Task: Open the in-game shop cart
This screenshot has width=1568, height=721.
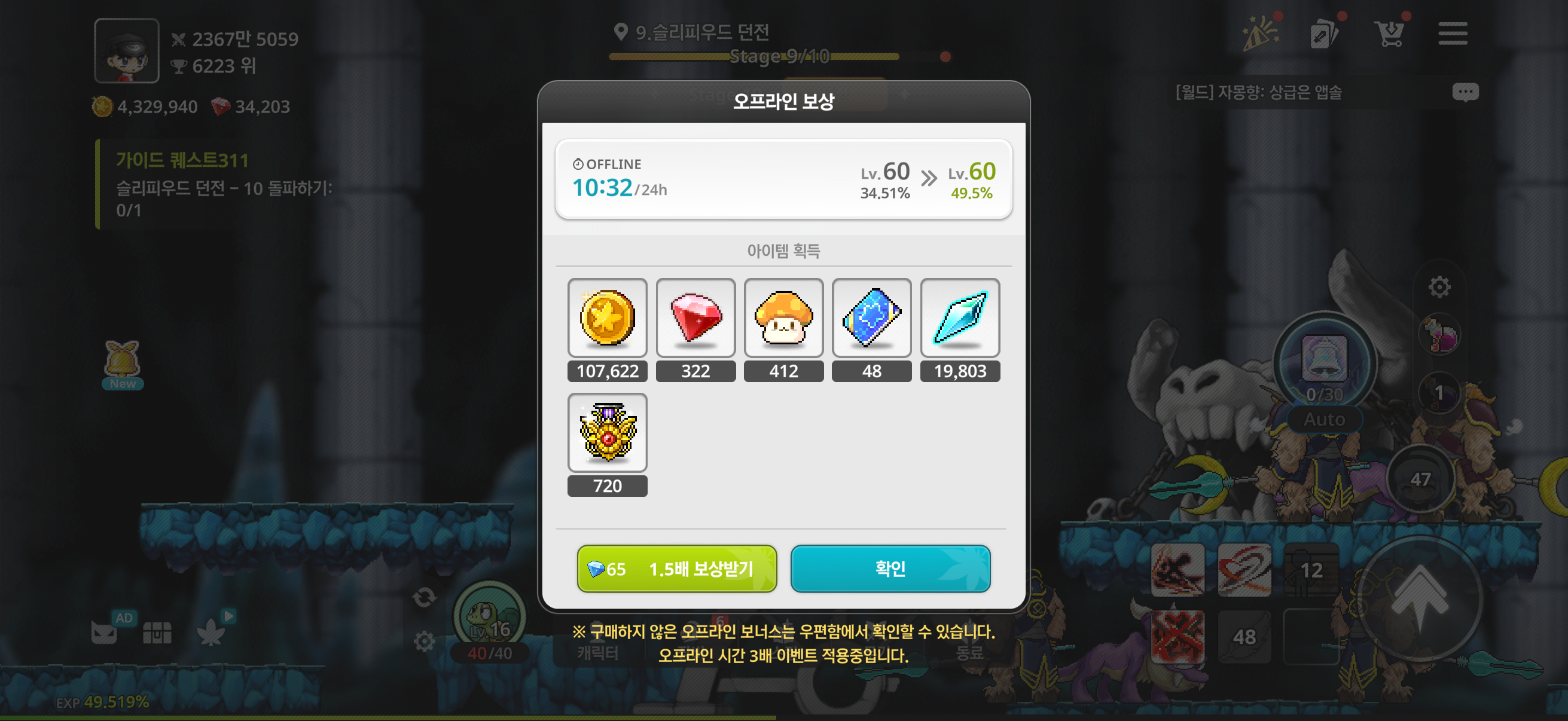Action: (x=1391, y=33)
